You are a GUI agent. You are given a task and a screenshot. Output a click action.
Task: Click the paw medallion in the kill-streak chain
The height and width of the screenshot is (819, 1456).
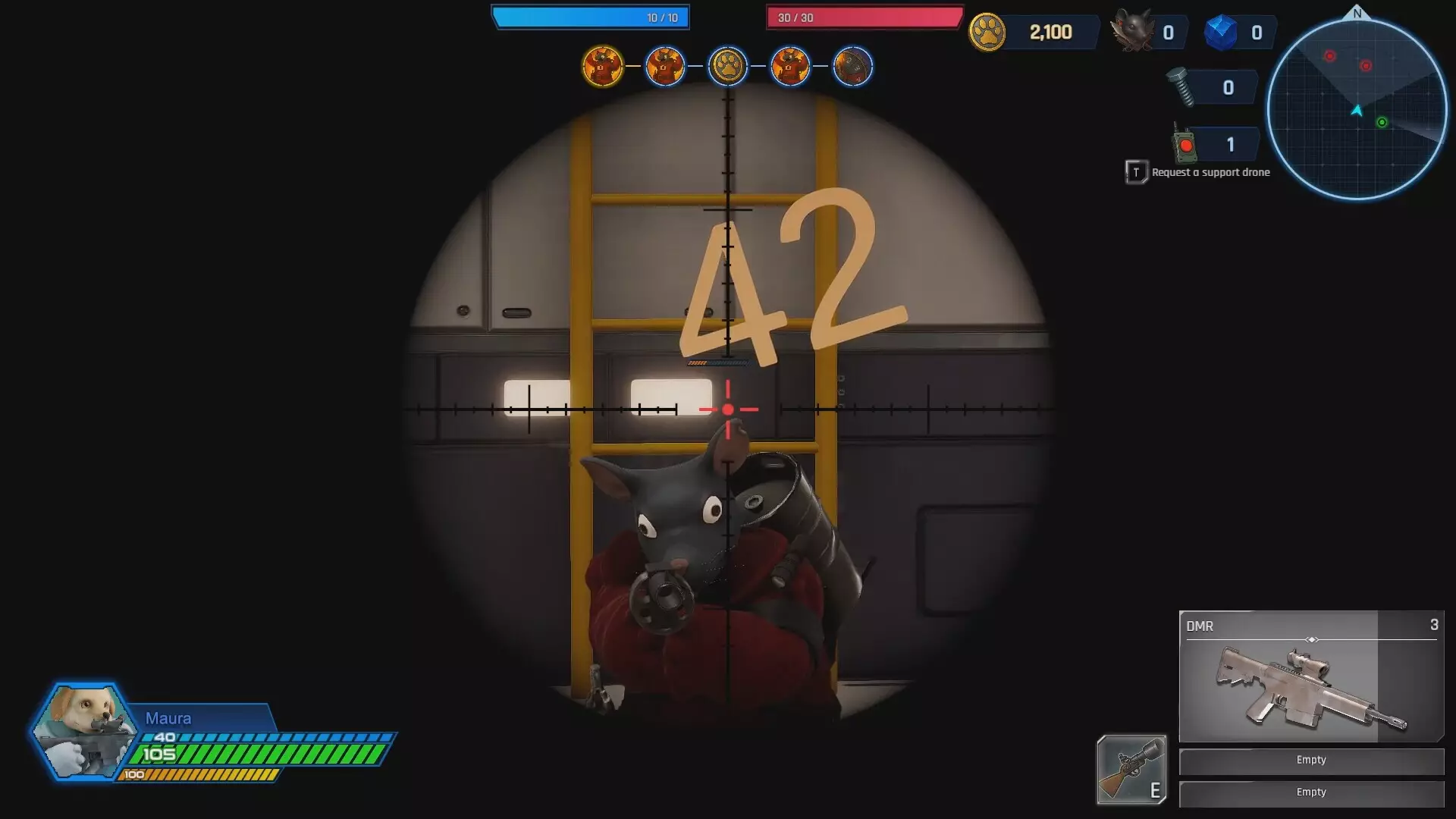728,66
